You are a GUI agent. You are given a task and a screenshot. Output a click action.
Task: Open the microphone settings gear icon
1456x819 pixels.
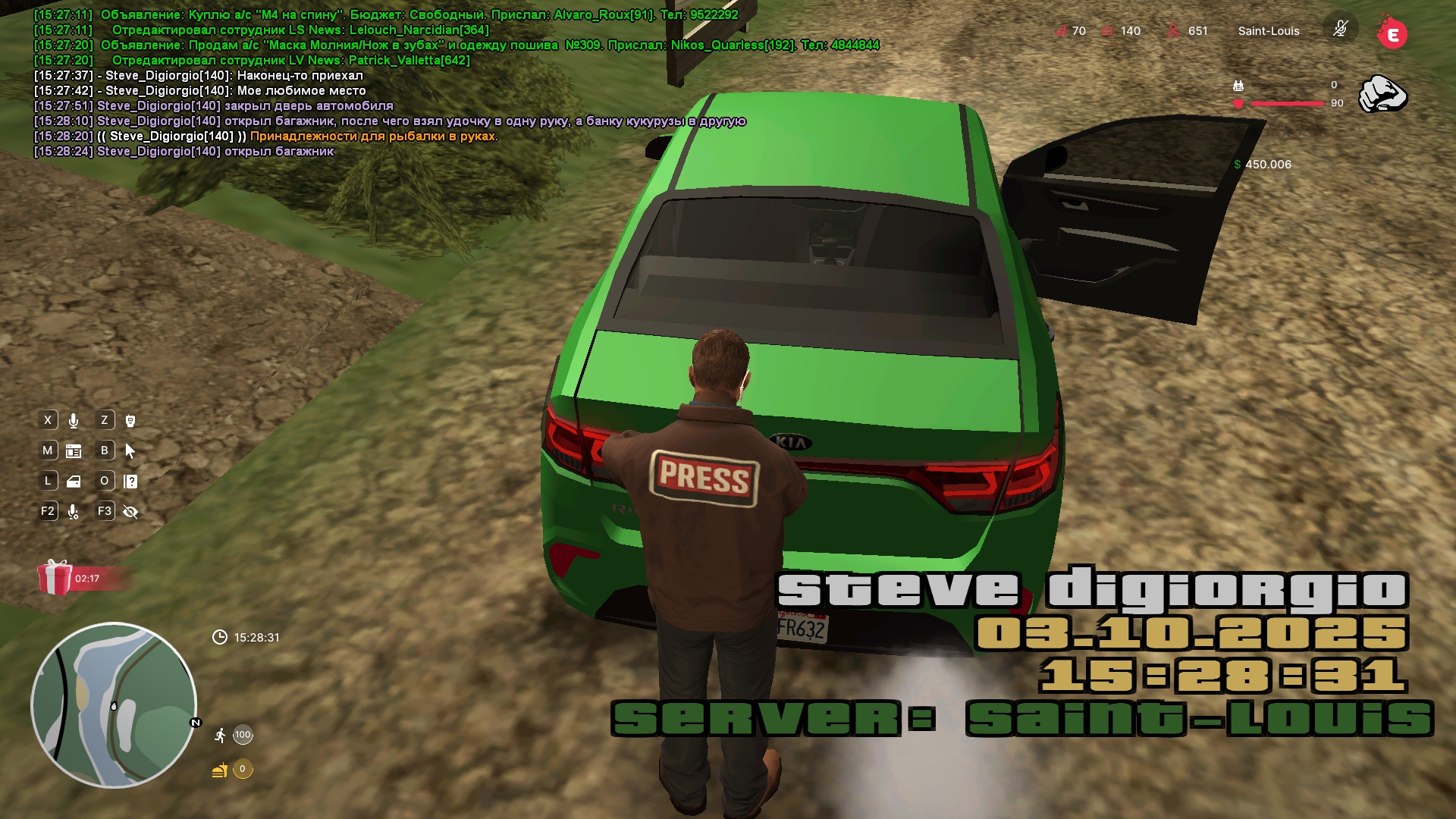[74, 512]
